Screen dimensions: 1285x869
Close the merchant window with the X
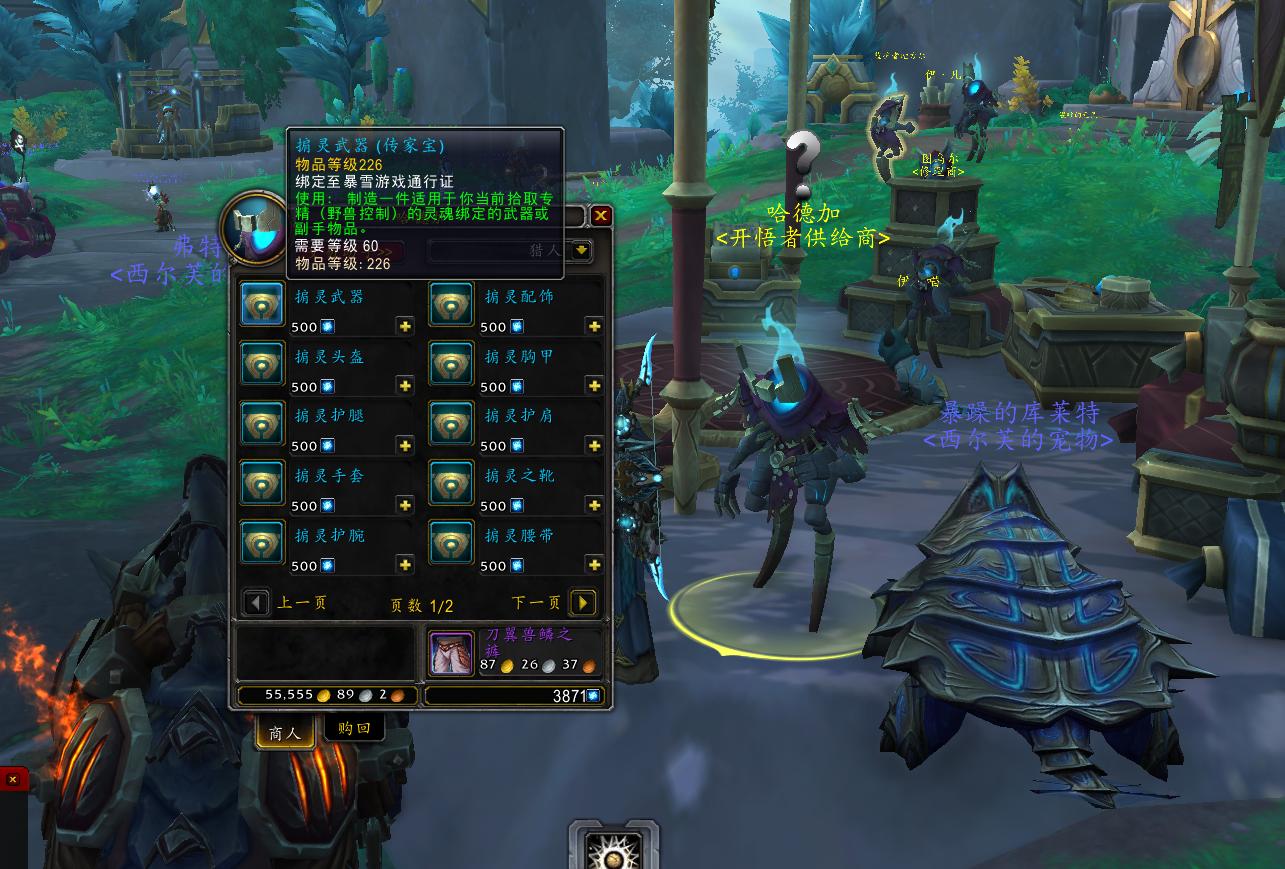pos(601,215)
